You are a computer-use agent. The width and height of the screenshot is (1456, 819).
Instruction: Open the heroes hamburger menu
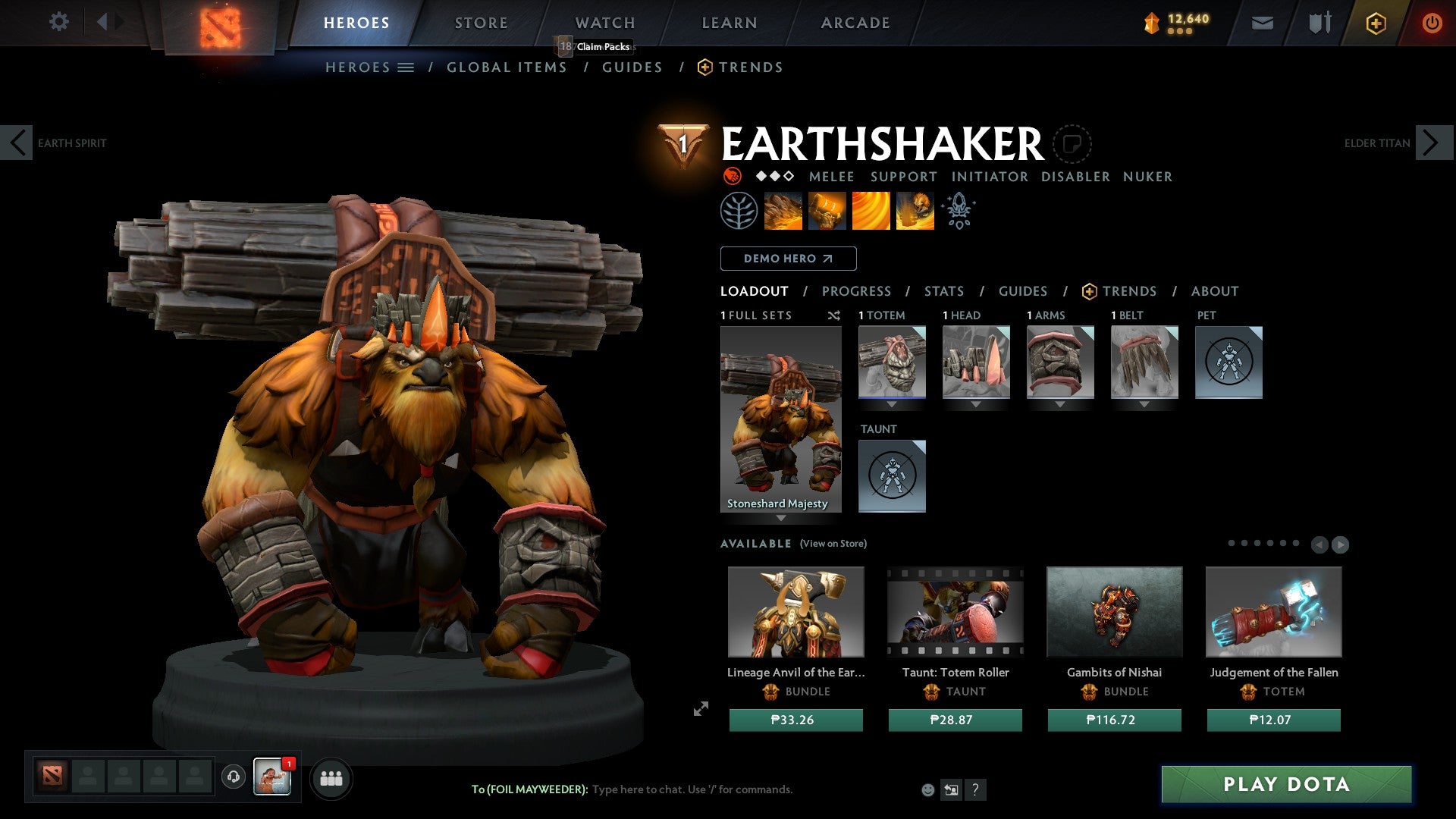pyautogui.click(x=406, y=67)
